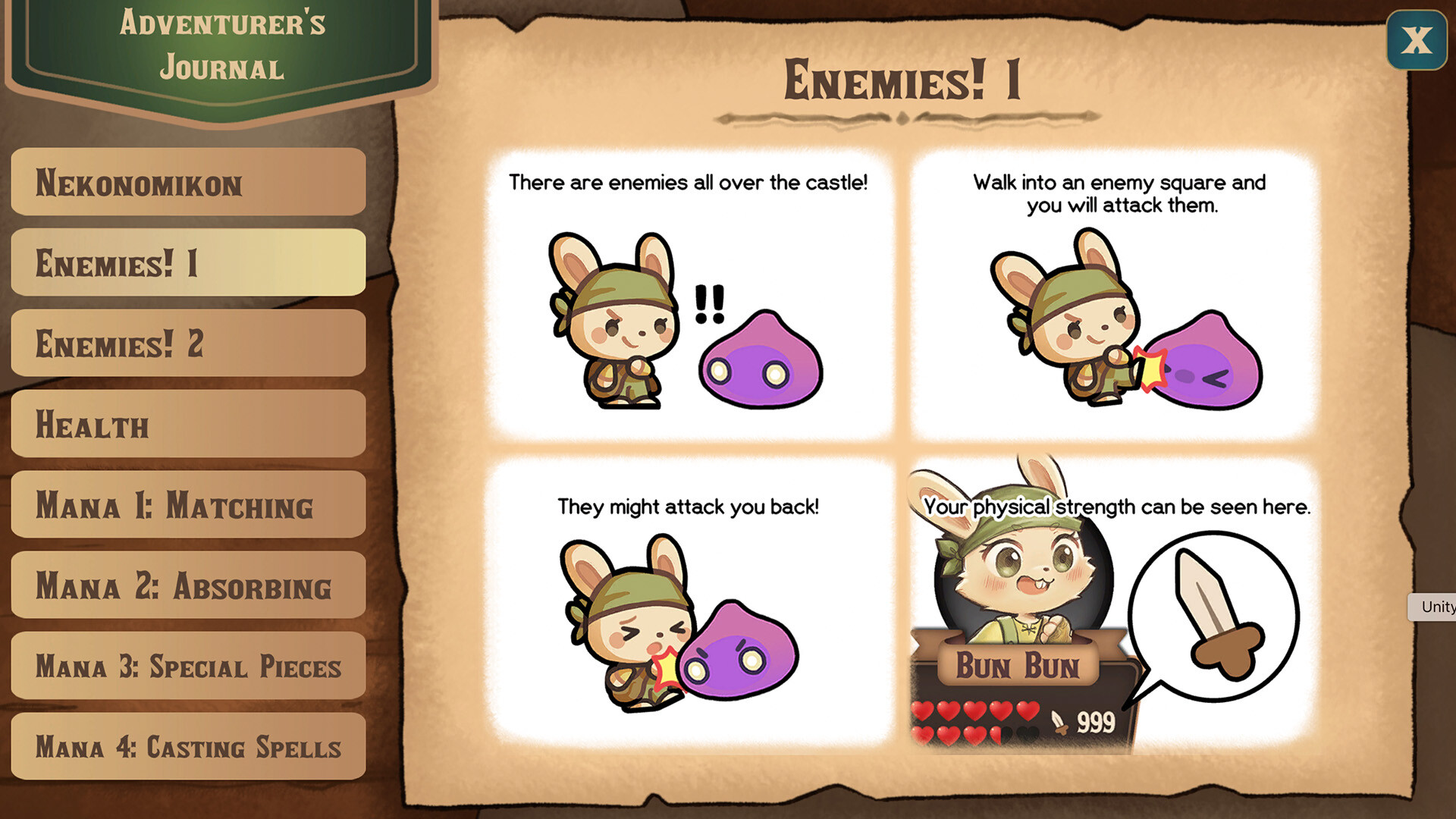Screen dimensions: 1456x819
Task: Click the Unity tab on the right edge
Action: [1438, 607]
